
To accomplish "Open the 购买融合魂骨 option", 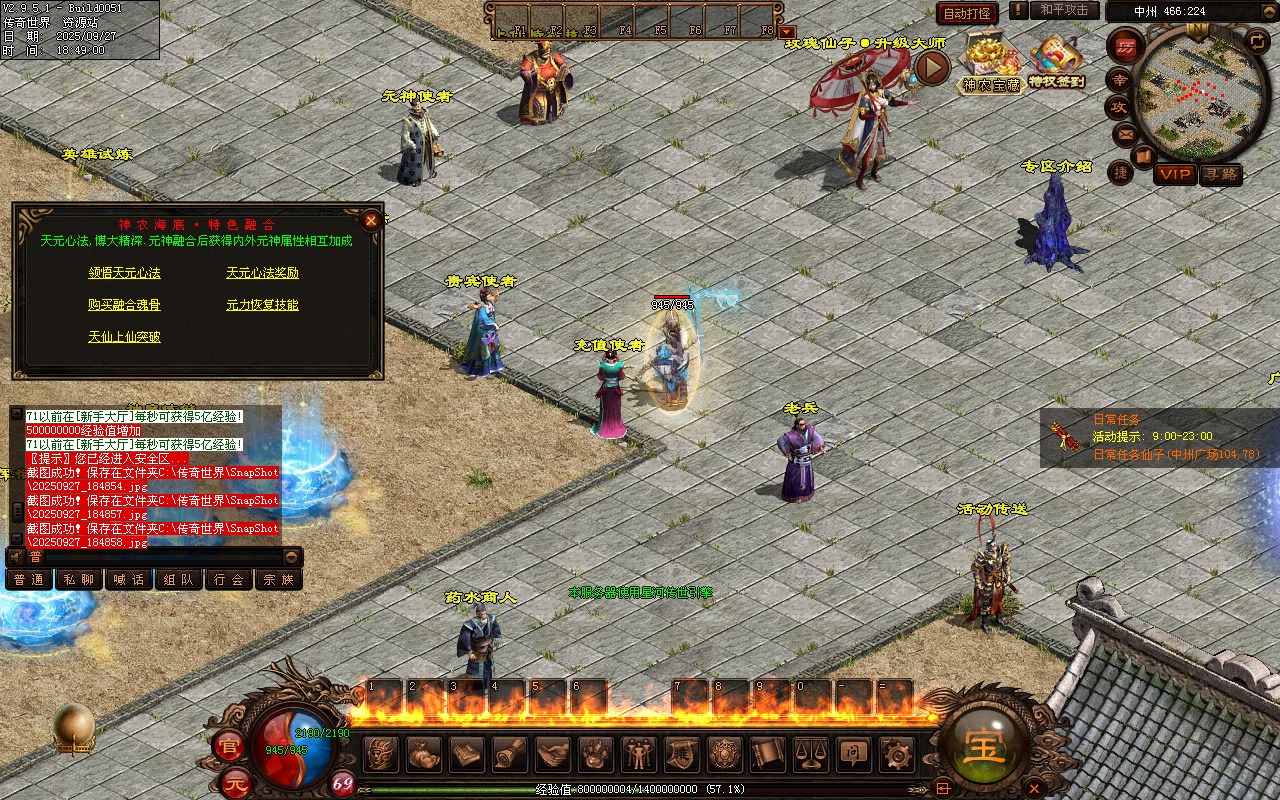I will tap(124, 304).
